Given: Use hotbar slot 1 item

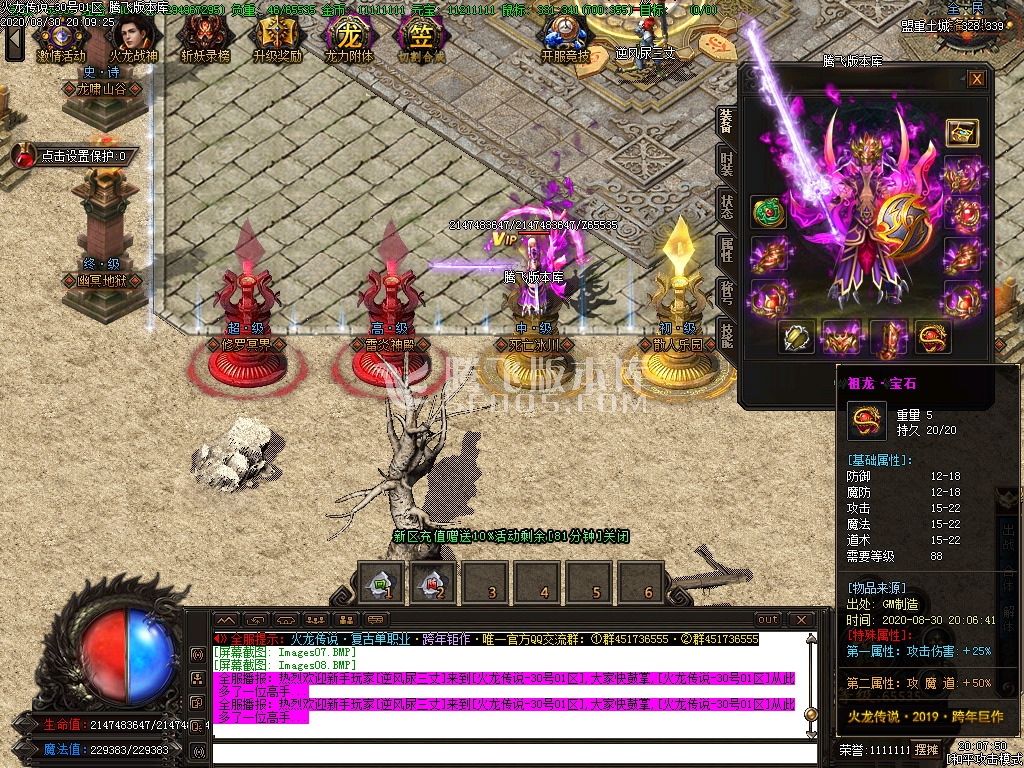Looking at the screenshot, I should click(382, 582).
